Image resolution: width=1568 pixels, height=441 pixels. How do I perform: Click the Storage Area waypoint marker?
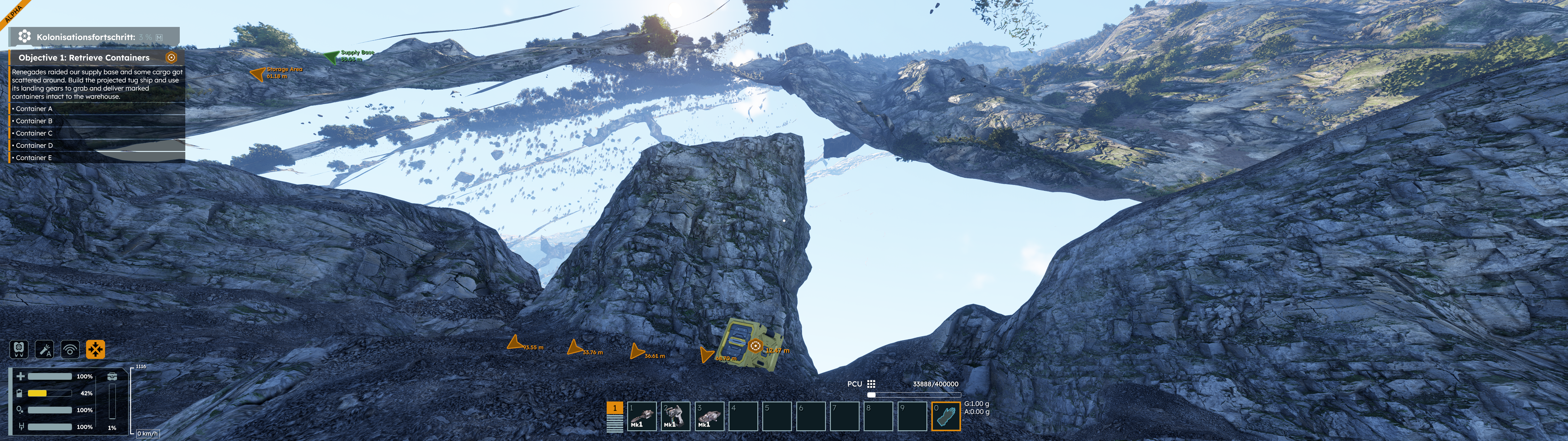[258, 74]
